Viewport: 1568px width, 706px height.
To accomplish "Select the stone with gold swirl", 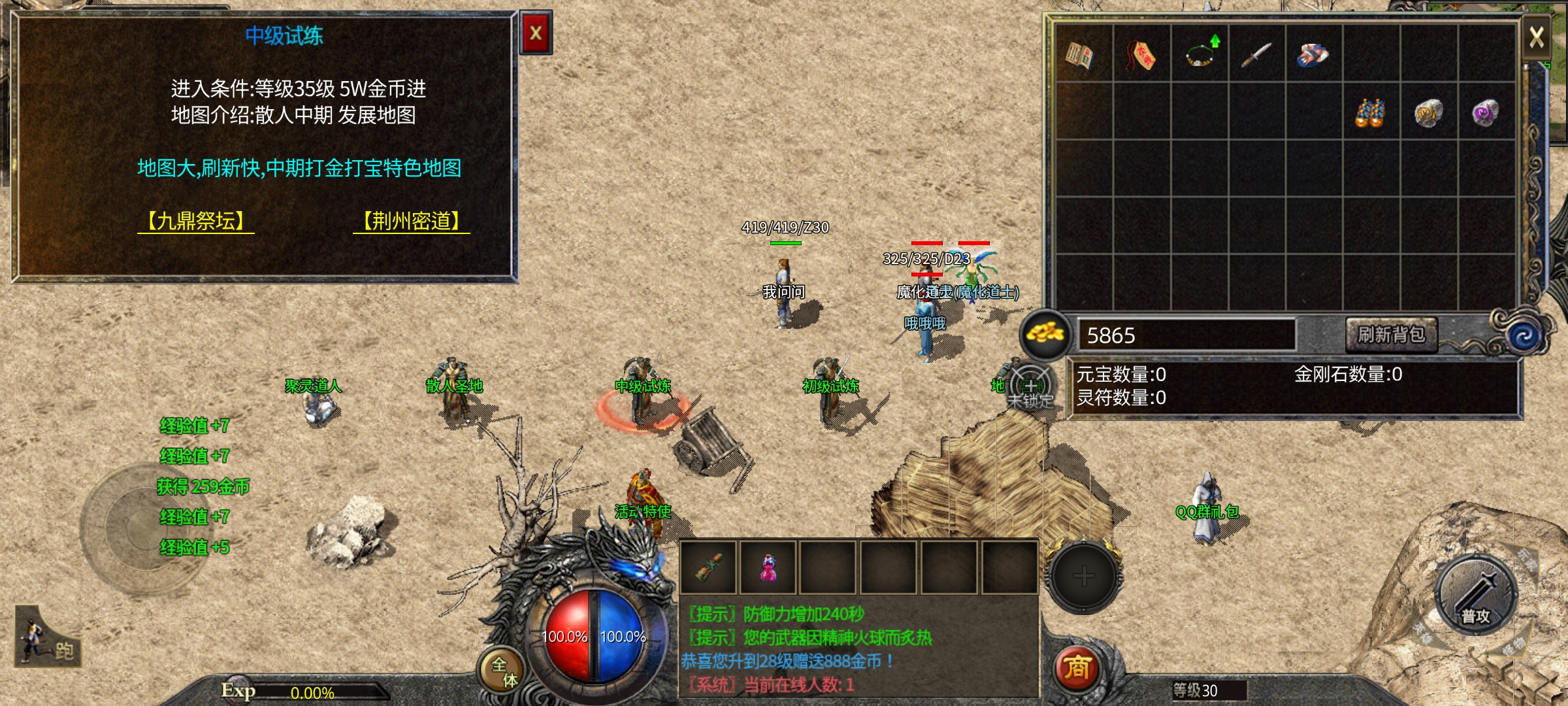I will tap(1428, 113).
